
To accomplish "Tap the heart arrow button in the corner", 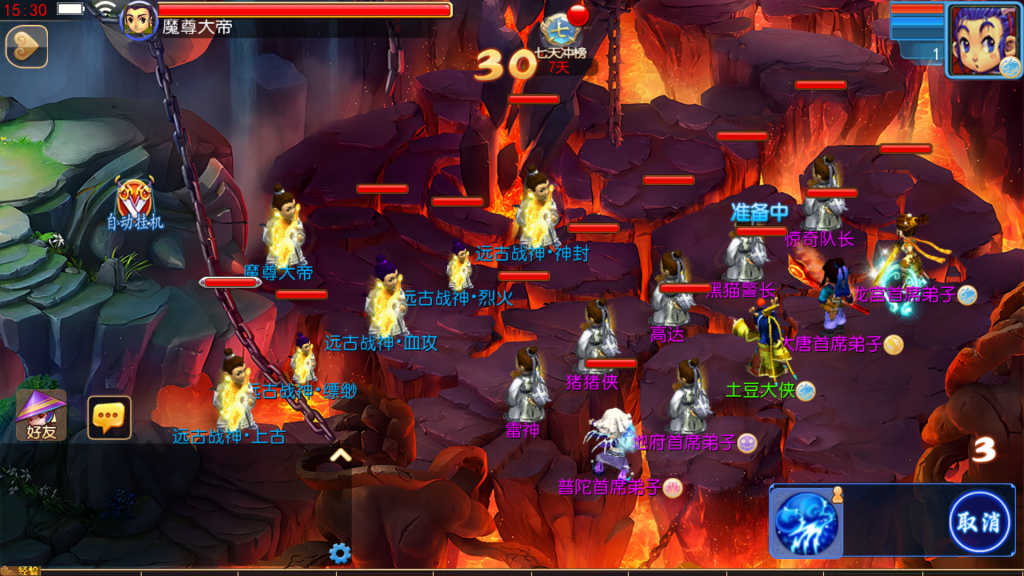I will point(26,47).
